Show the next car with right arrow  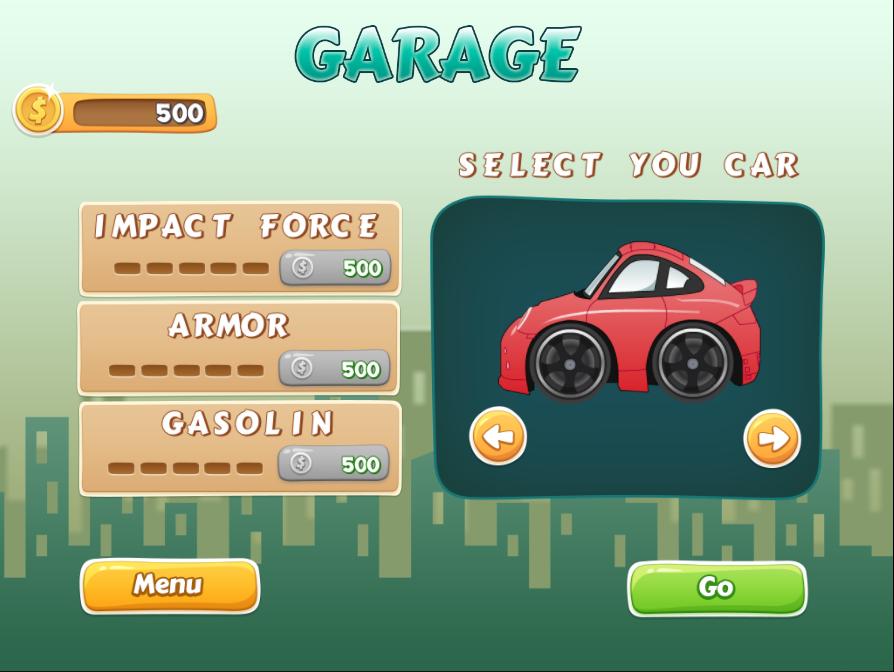(772, 438)
